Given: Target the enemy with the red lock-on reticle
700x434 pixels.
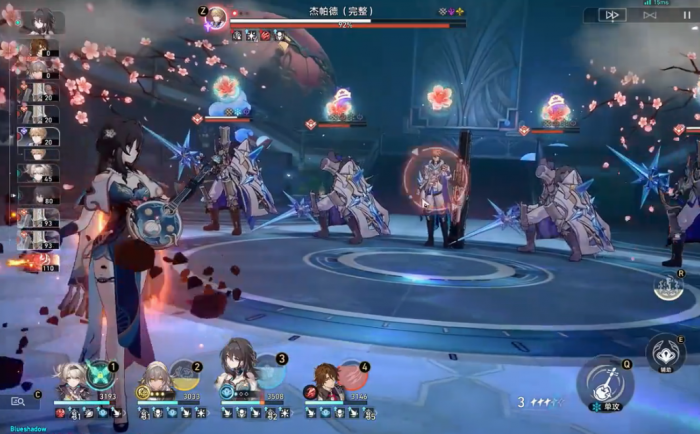Looking at the screenshot, I should (435, 181).
